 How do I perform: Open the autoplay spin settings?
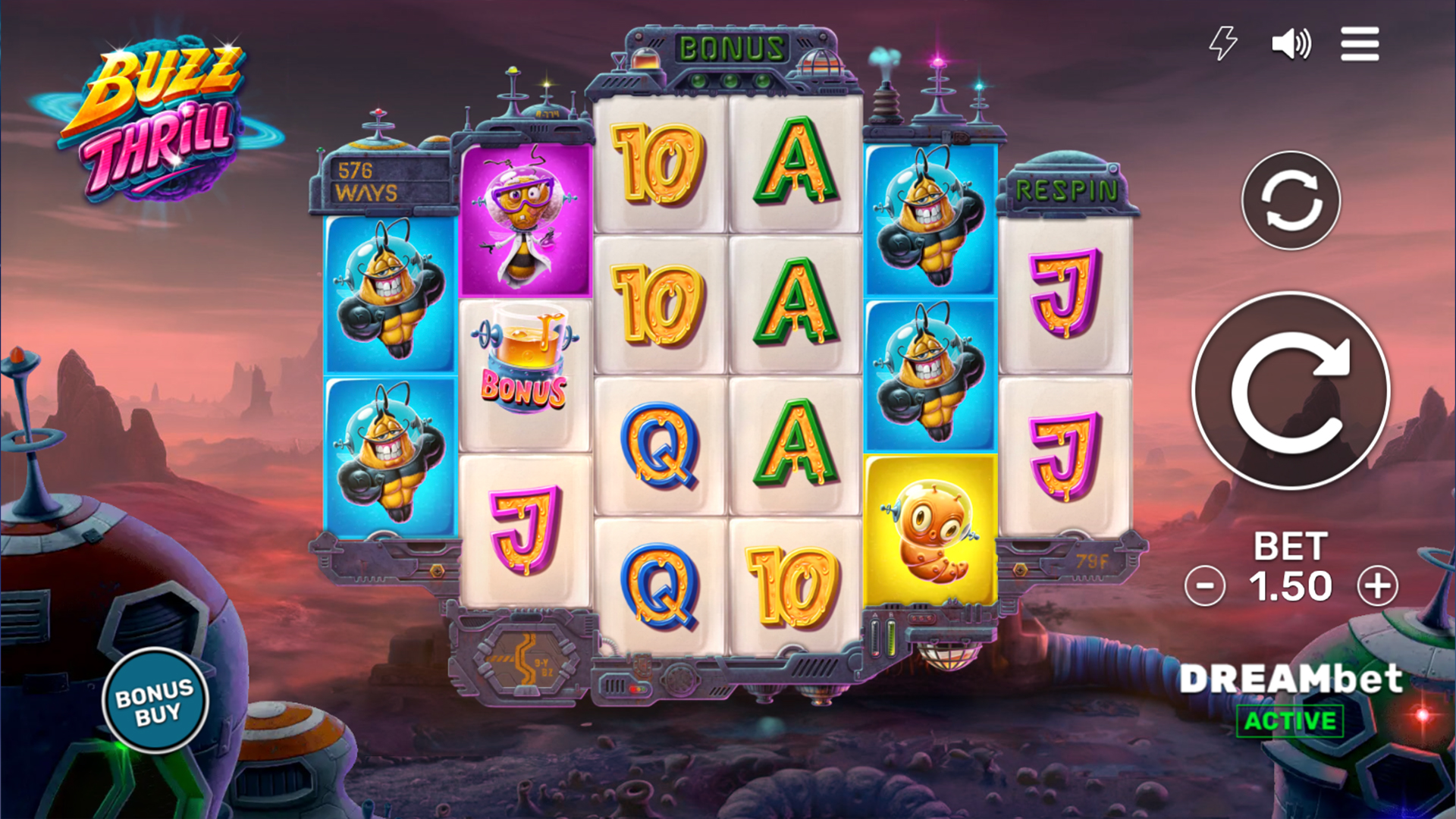pyautogui.click(x=1291, y=200)
